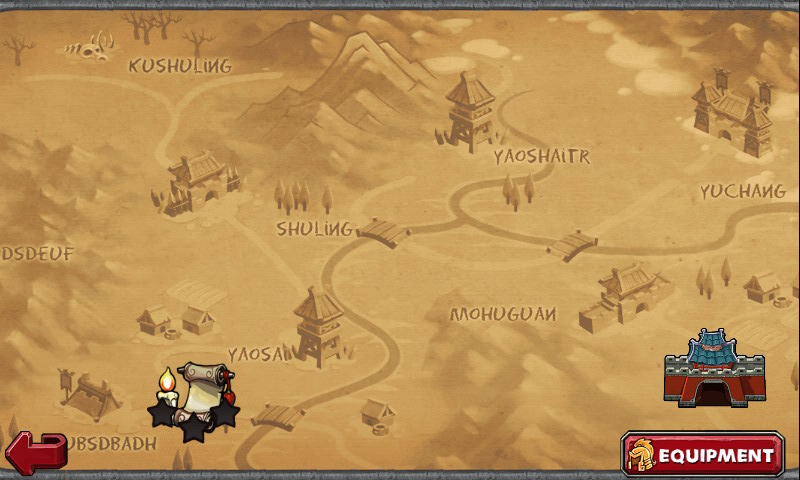
Task: Open the Equipment menu
Action: click(x=702, y=455)
